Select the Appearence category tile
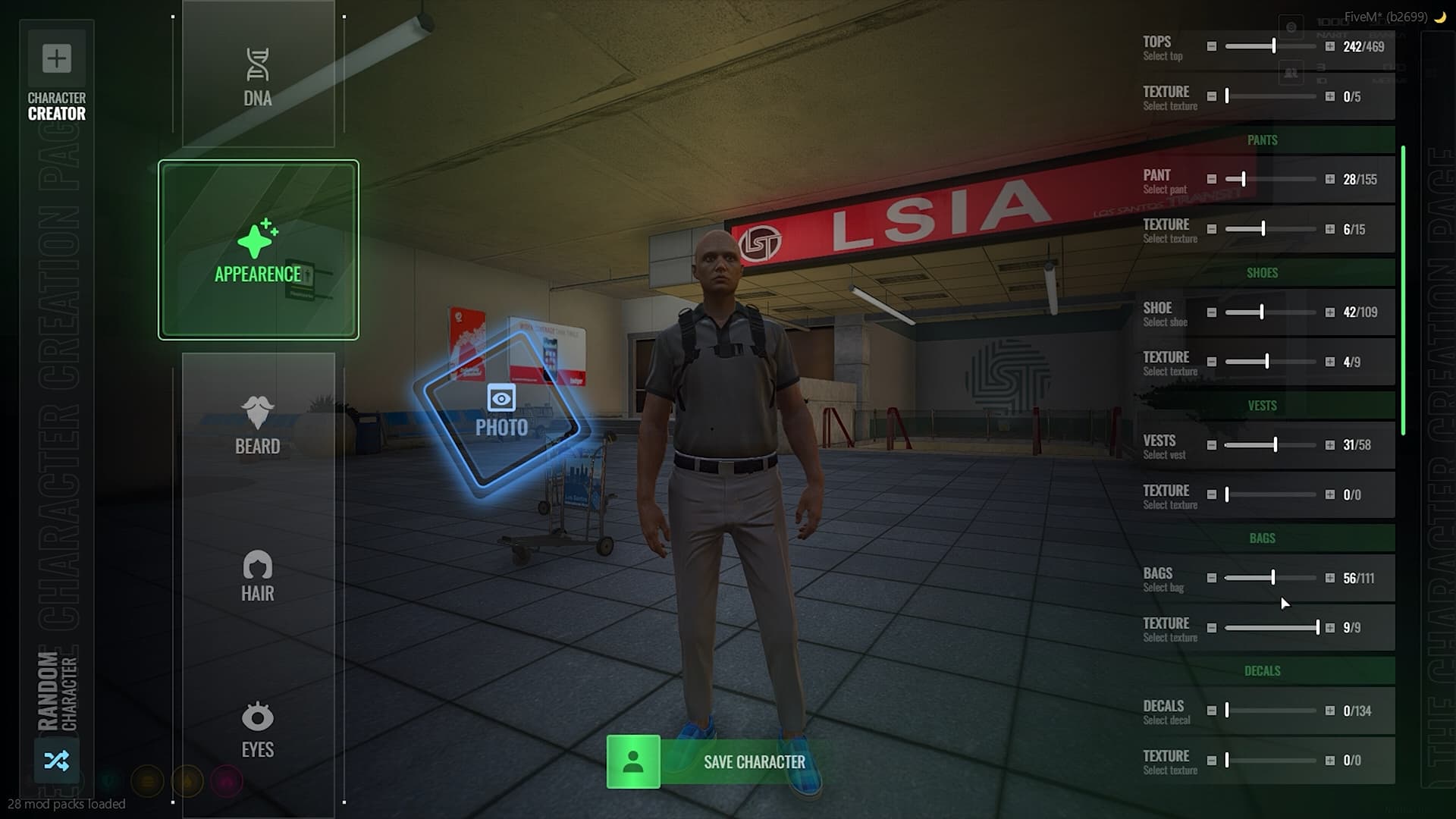The image size is (1456, 819). 258,250
